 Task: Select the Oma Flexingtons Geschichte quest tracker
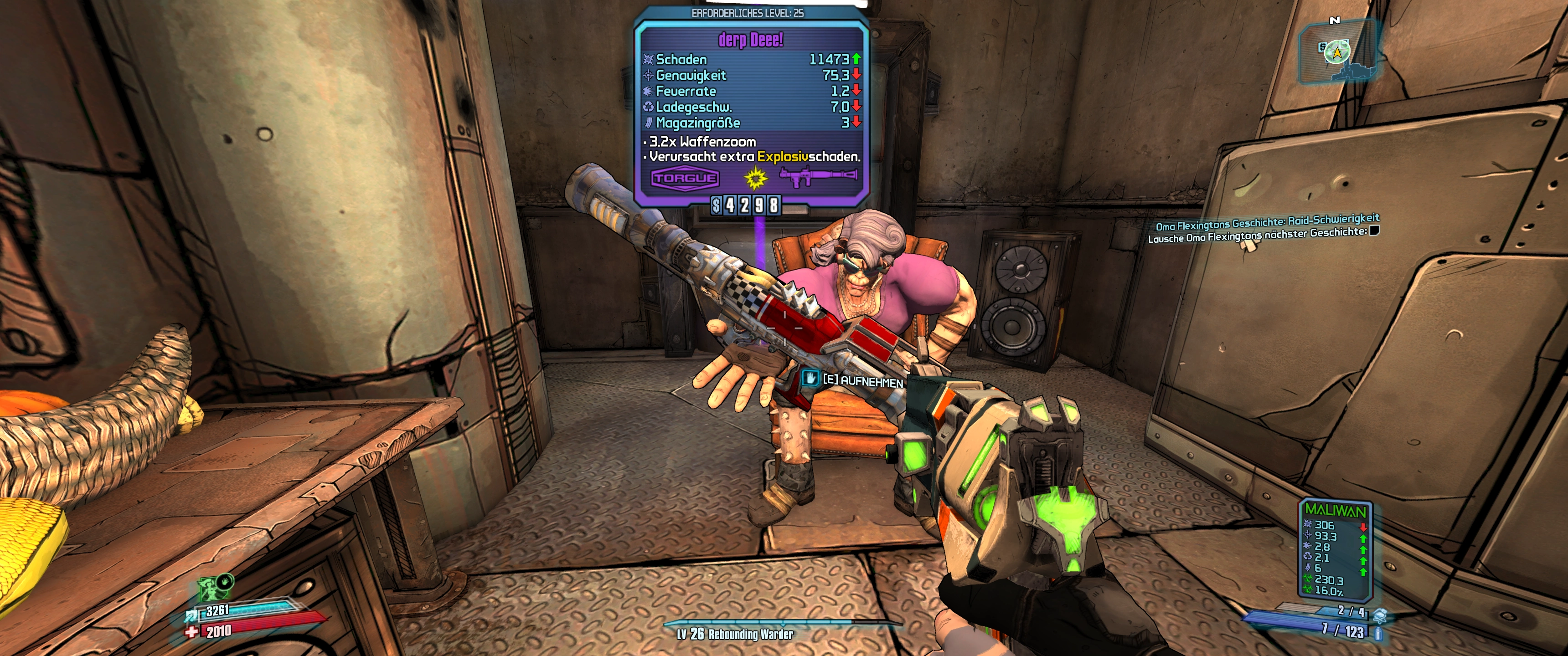click(1267, 222)
